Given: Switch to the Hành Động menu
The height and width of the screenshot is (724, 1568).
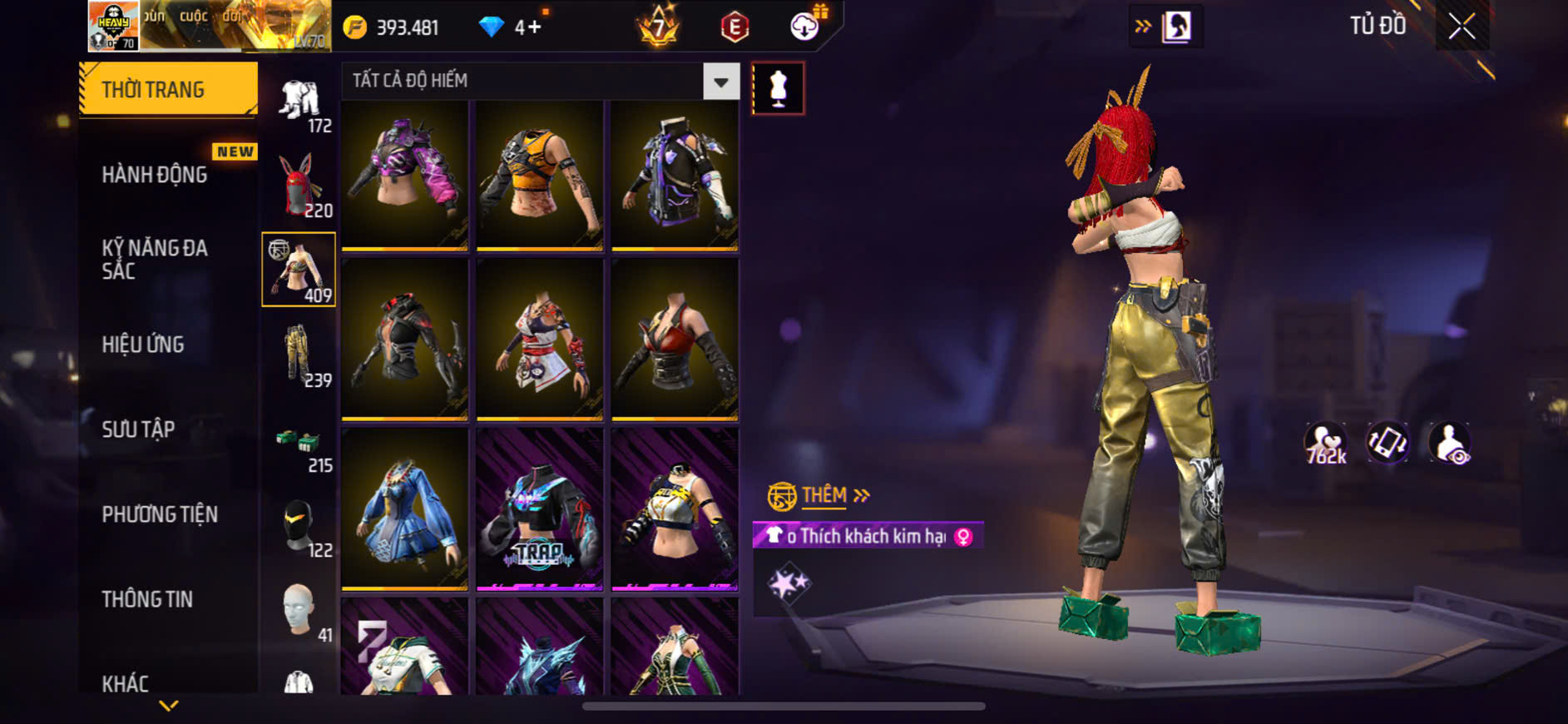Looking at the screenshot, I should [155, 175].
